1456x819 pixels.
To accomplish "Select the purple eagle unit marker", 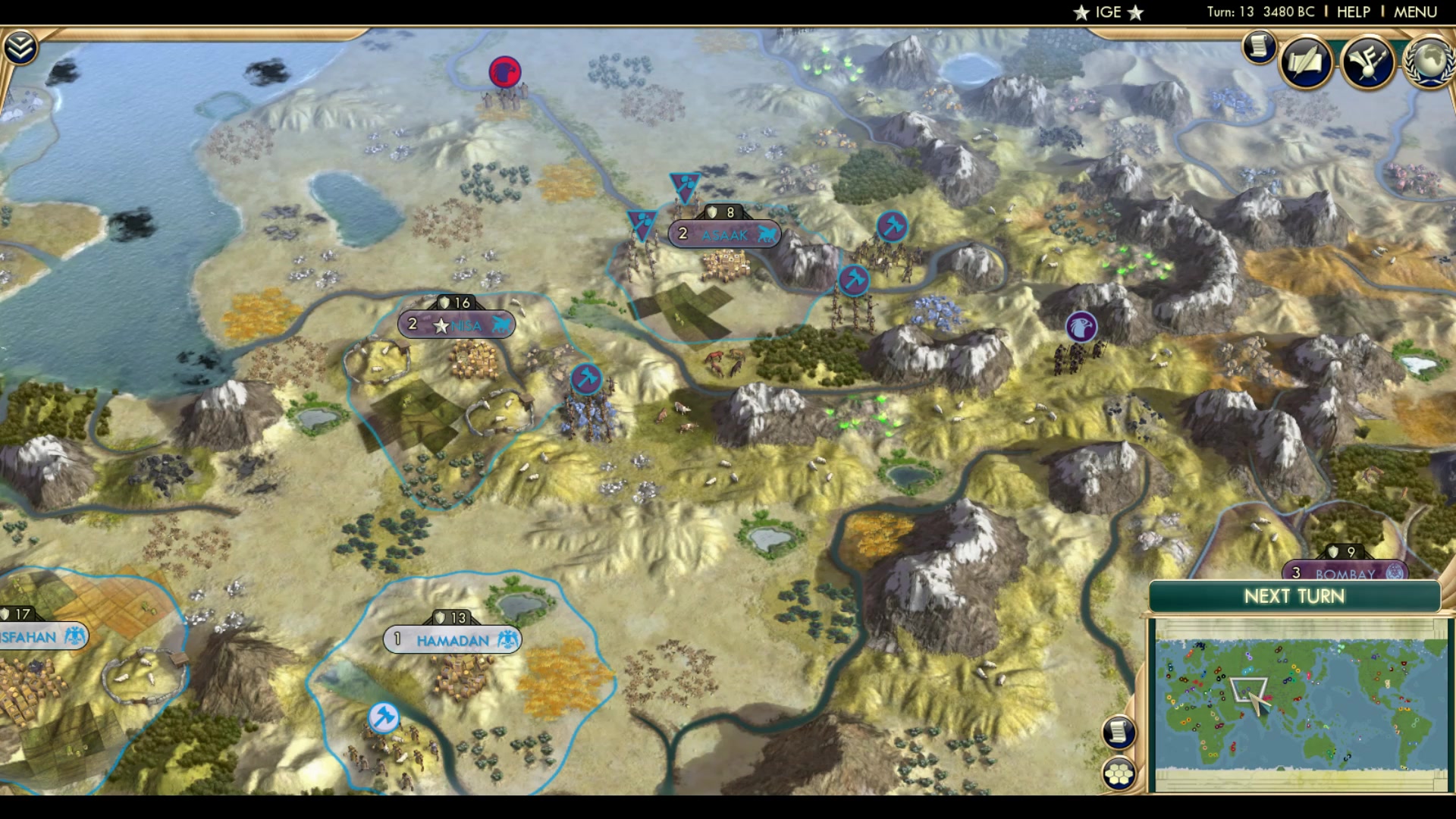I will (1080, 325).
